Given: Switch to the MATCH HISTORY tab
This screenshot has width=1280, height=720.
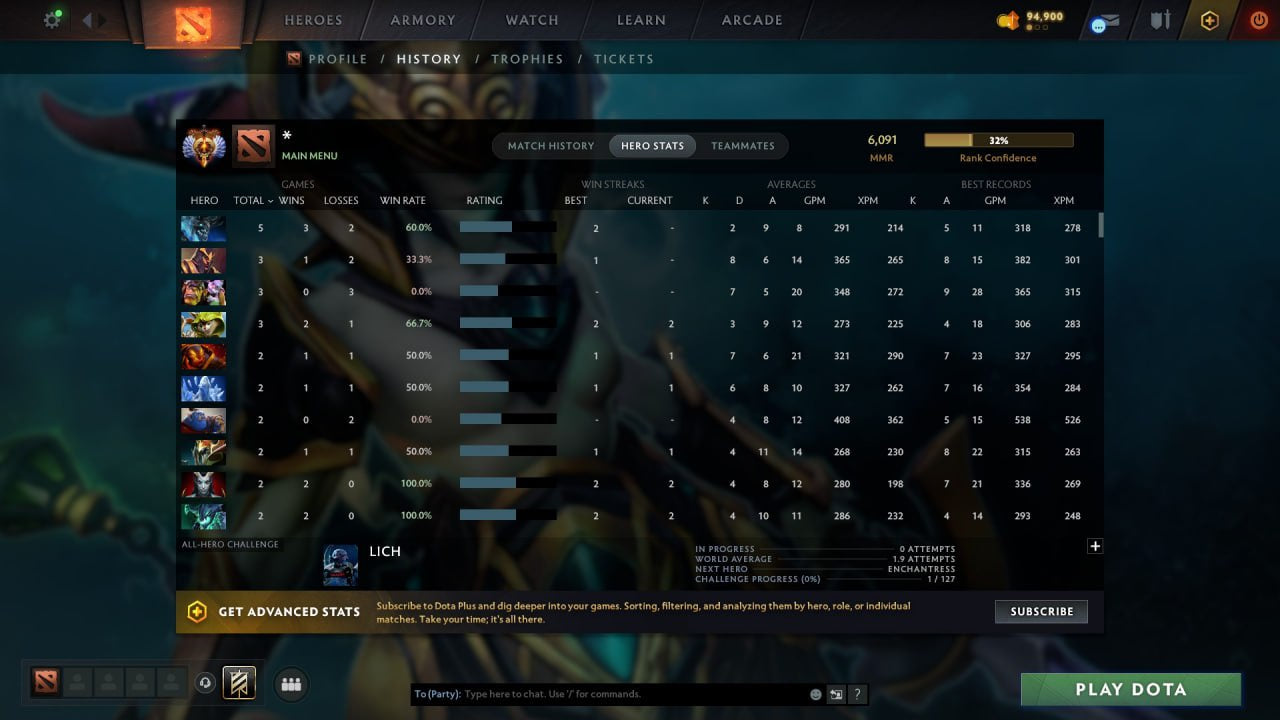Looking at the screenshot, I should click(549, 145).
